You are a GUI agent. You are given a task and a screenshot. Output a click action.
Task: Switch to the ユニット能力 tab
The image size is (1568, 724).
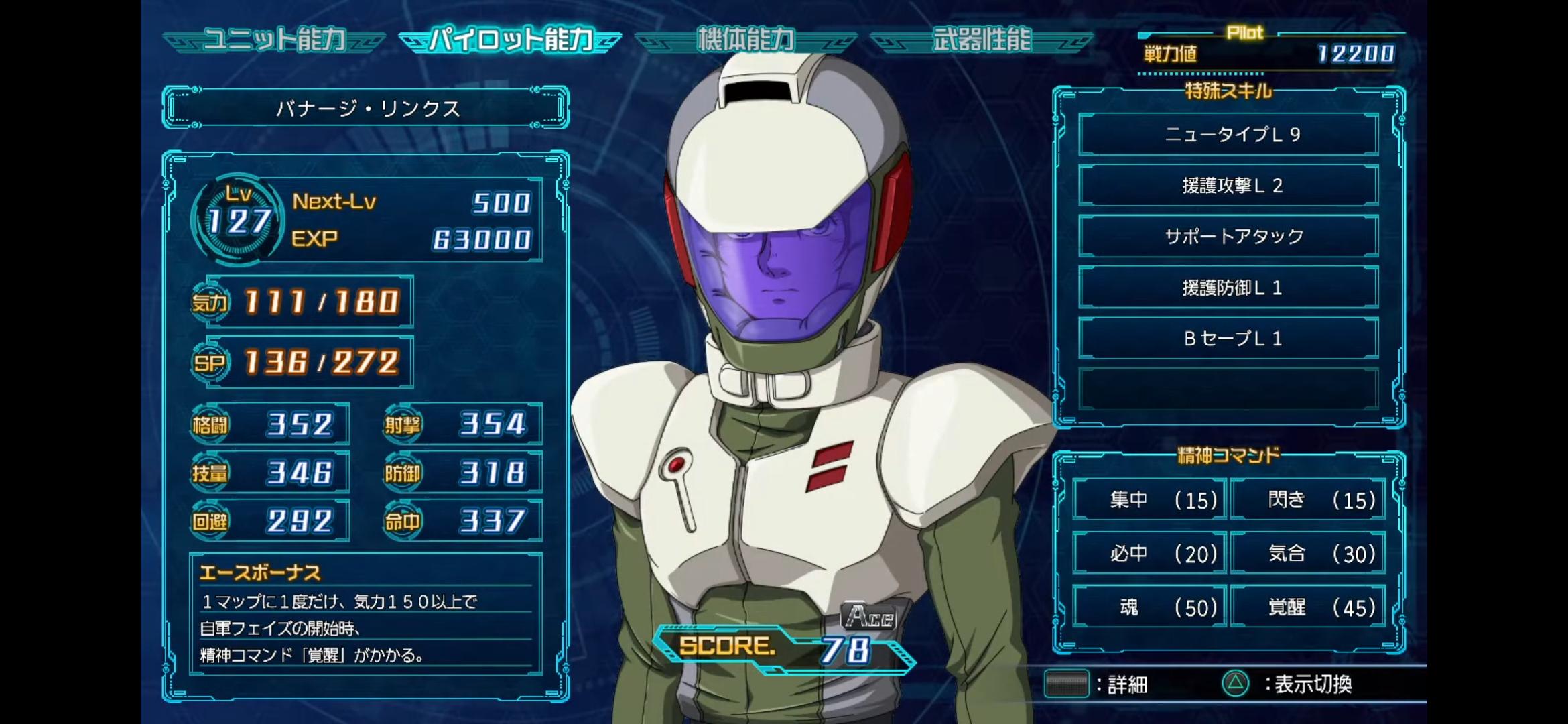[274, 40]
